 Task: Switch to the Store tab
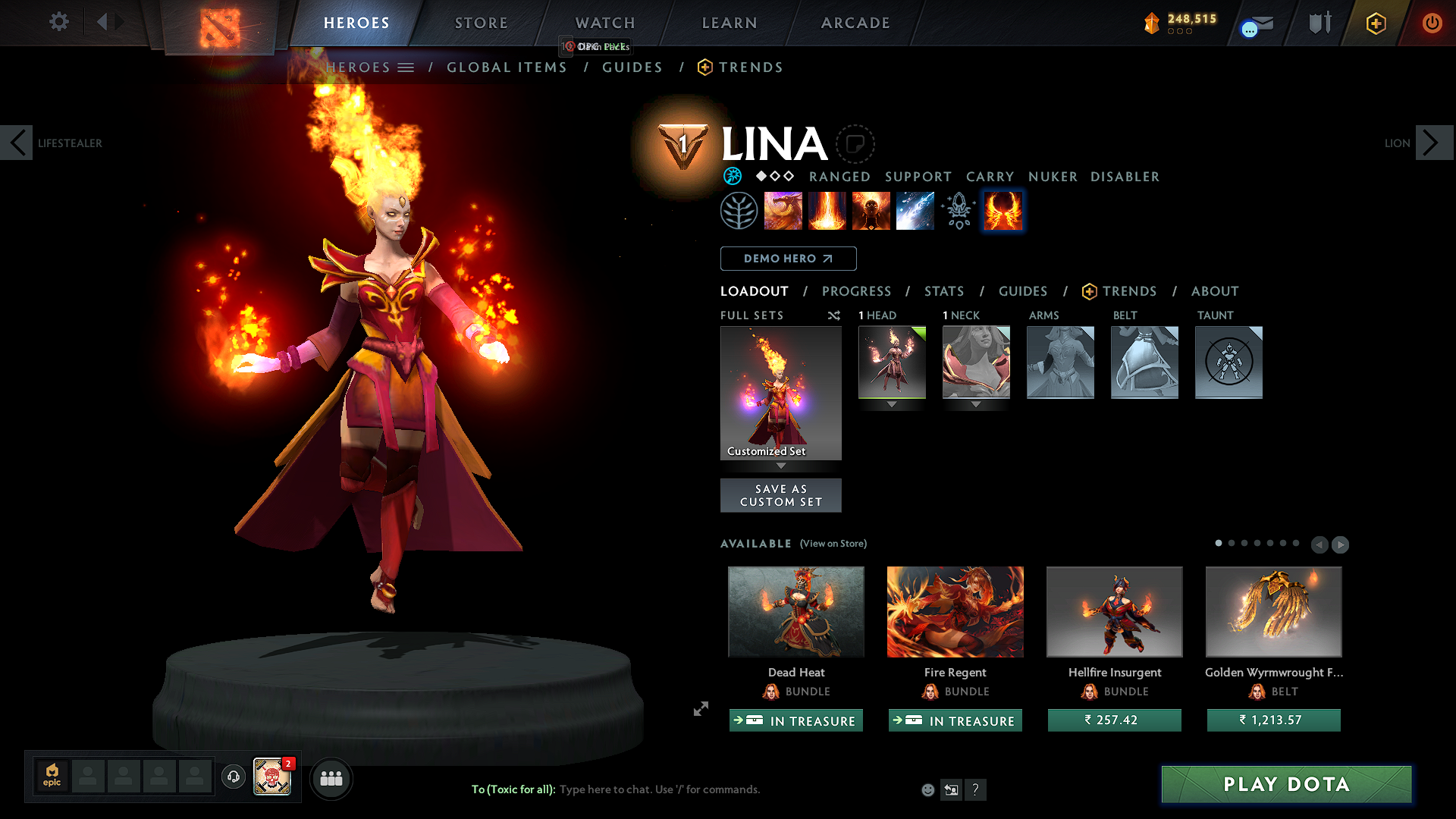pyautogui.click(x=481, y=23)
